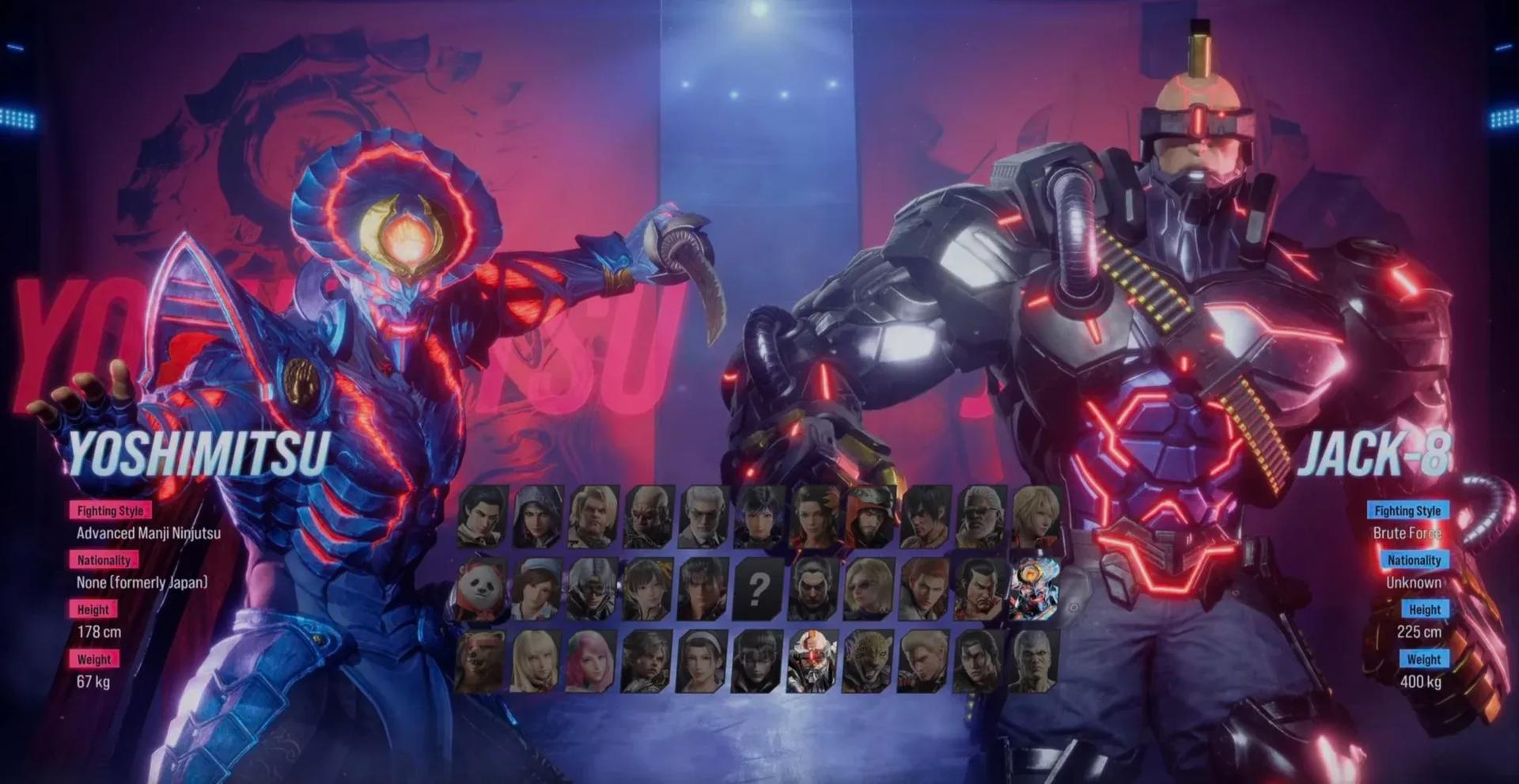The image size is (1519, 784).
Task: Select the red-haired Hwoarang portrait
Action: click(924, 589)
